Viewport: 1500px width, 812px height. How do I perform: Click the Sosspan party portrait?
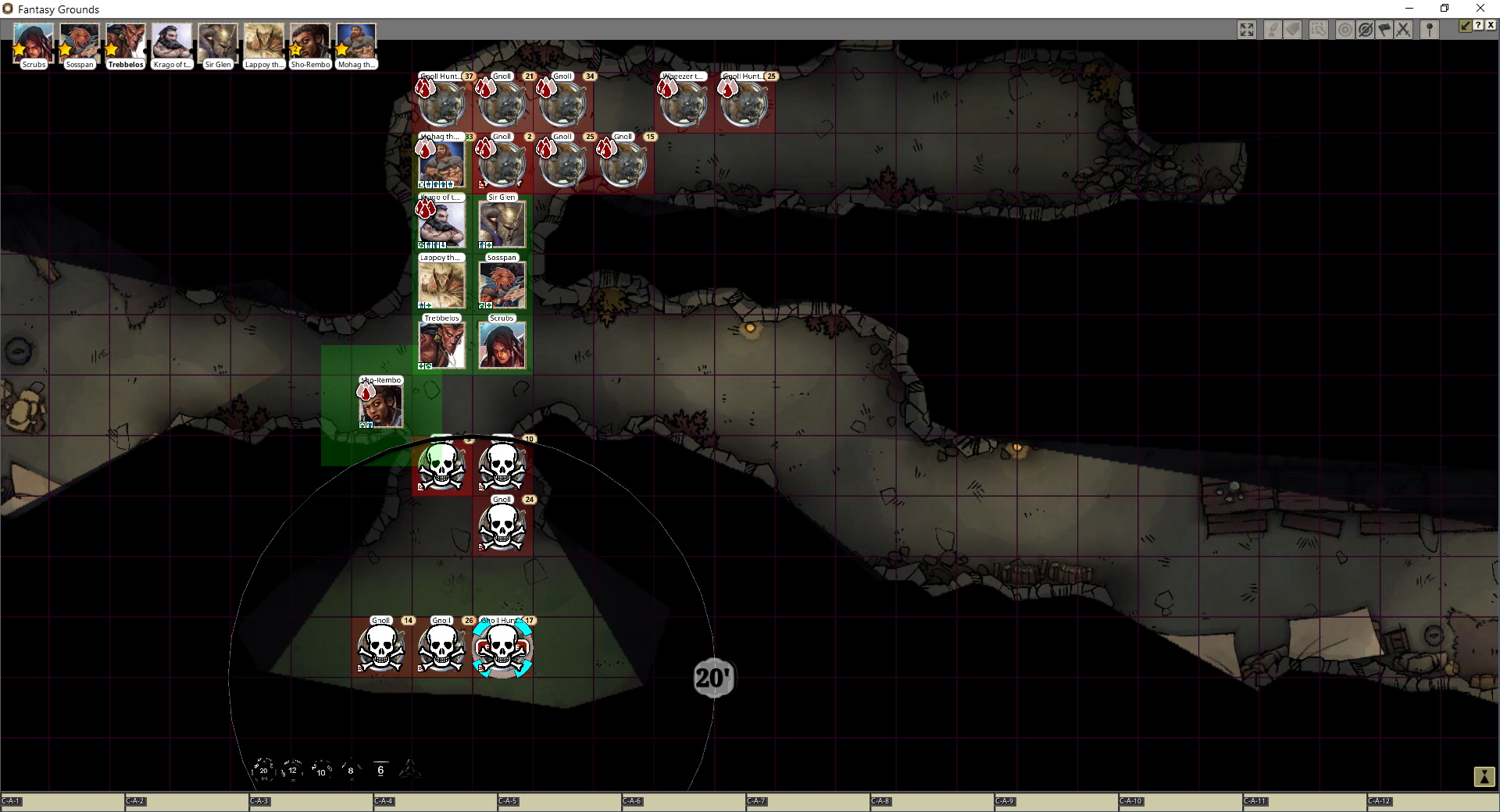tap(79, 43)
